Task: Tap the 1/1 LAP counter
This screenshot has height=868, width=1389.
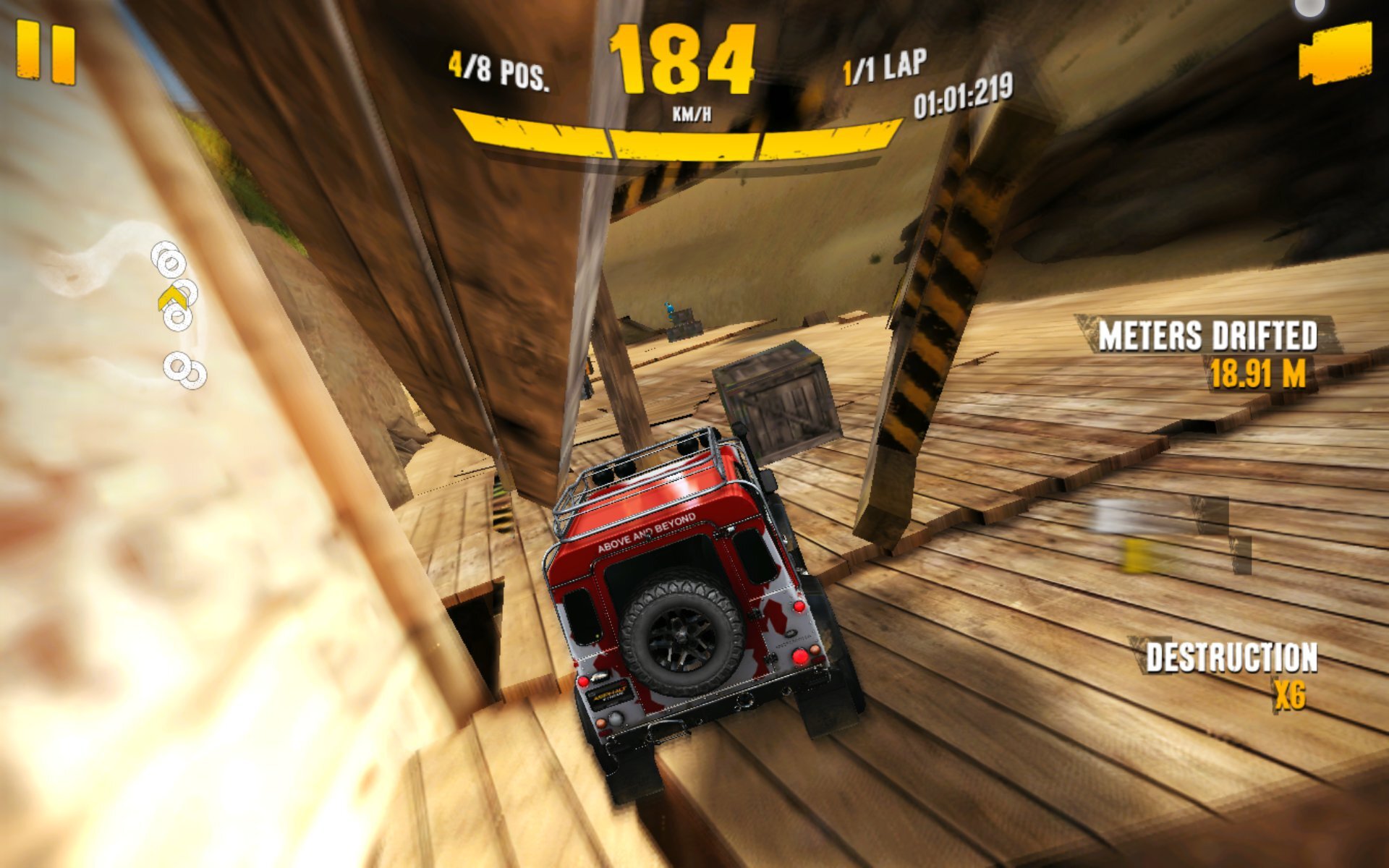Action: (883, 68)
